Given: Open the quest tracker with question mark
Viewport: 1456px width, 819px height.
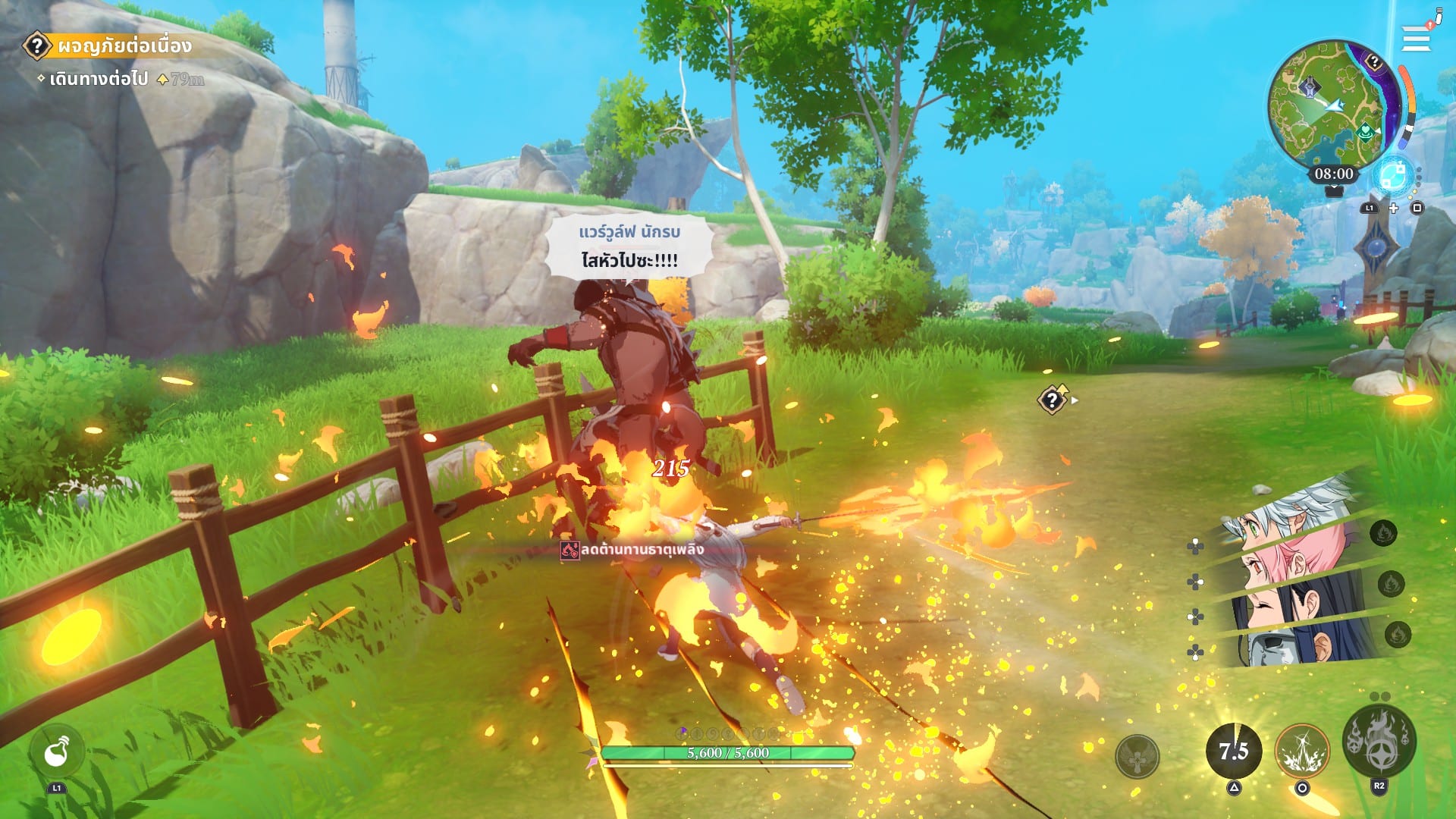Looking at the screenshot, I should (36, 45).
